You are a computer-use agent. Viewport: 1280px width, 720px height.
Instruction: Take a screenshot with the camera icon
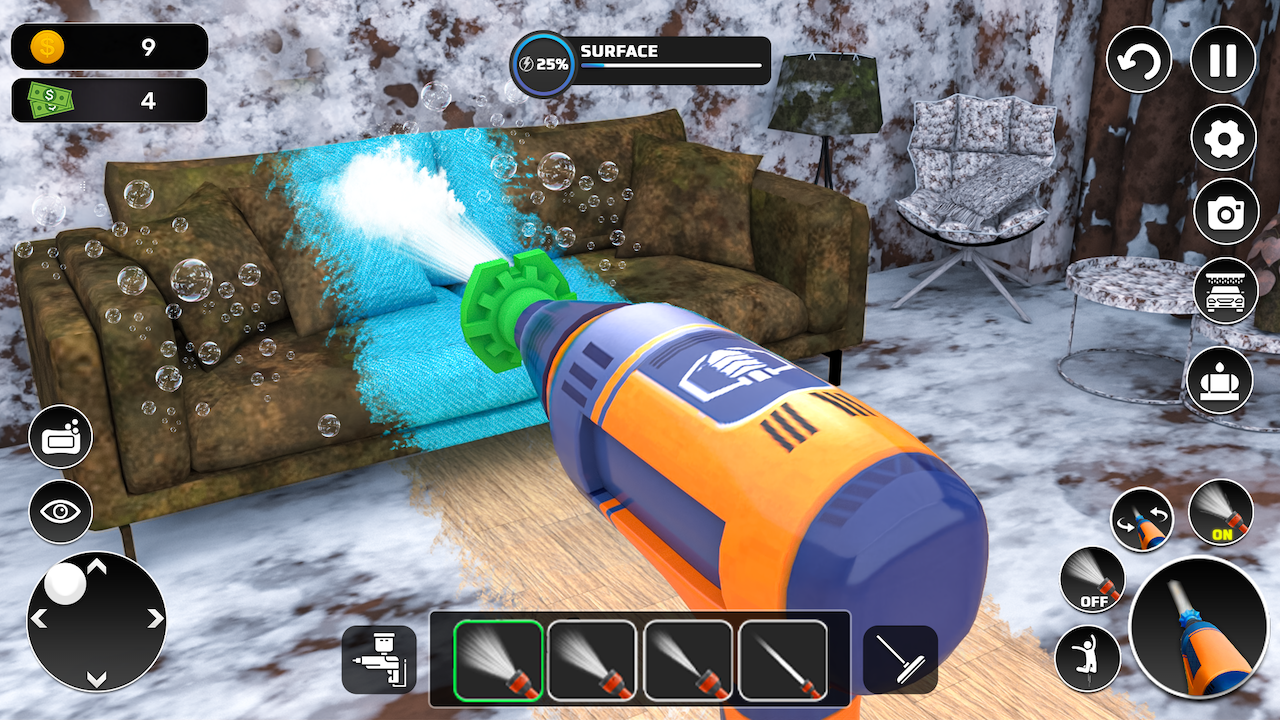pos(1223,213)
